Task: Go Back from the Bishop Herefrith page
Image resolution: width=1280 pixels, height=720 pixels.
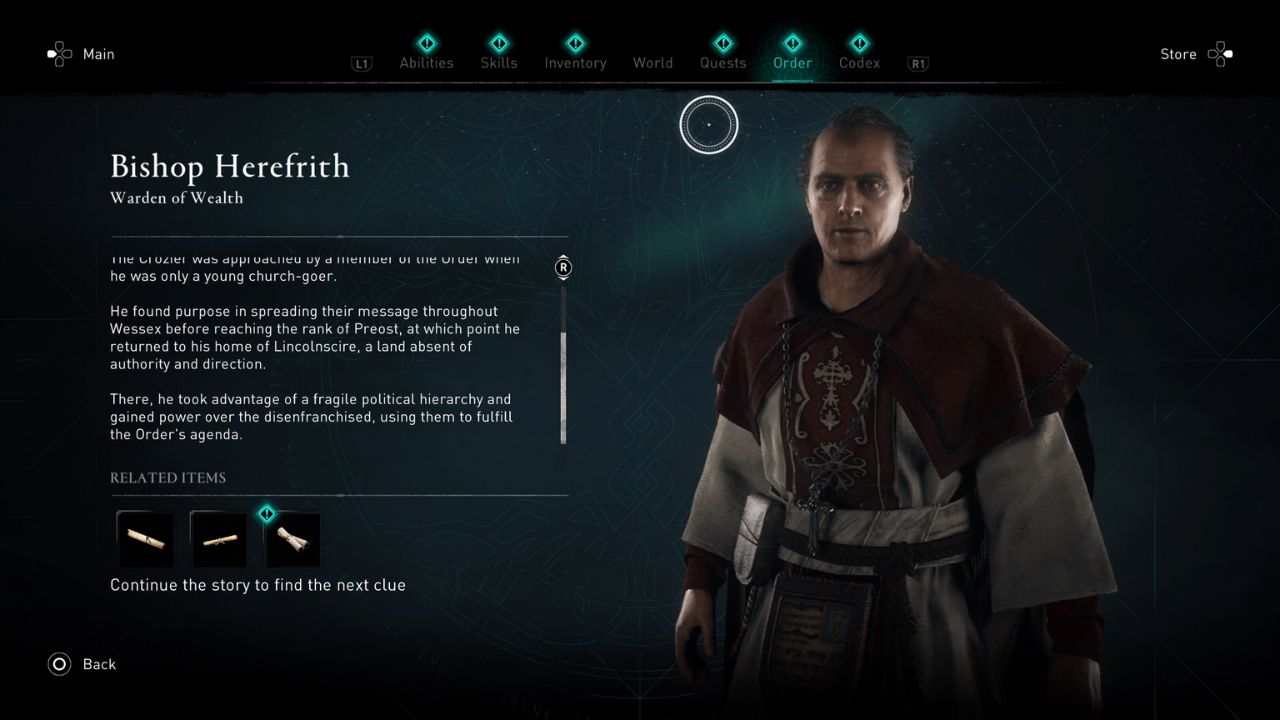Action: (x=98, y=664)
